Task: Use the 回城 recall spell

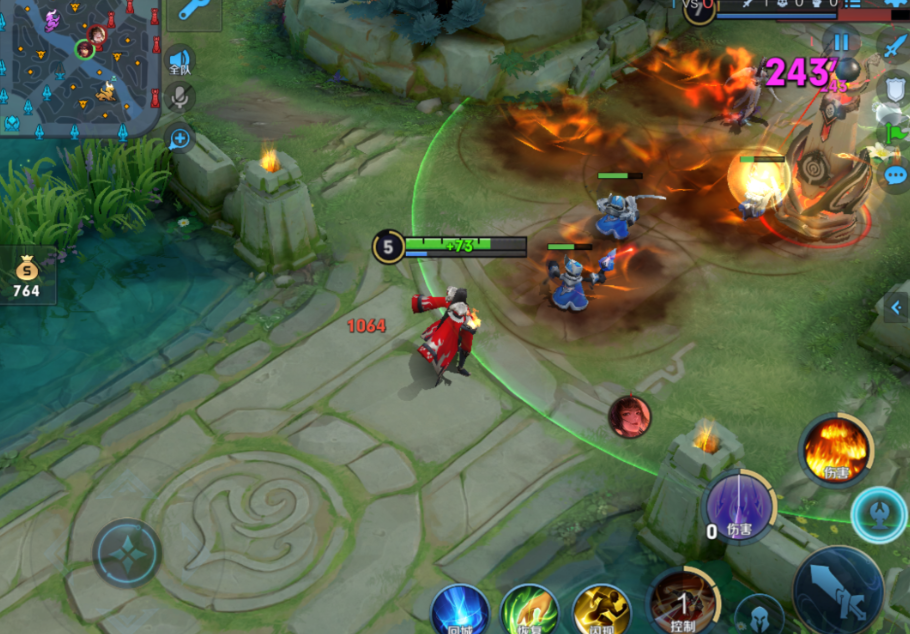Action: point(460,610)
